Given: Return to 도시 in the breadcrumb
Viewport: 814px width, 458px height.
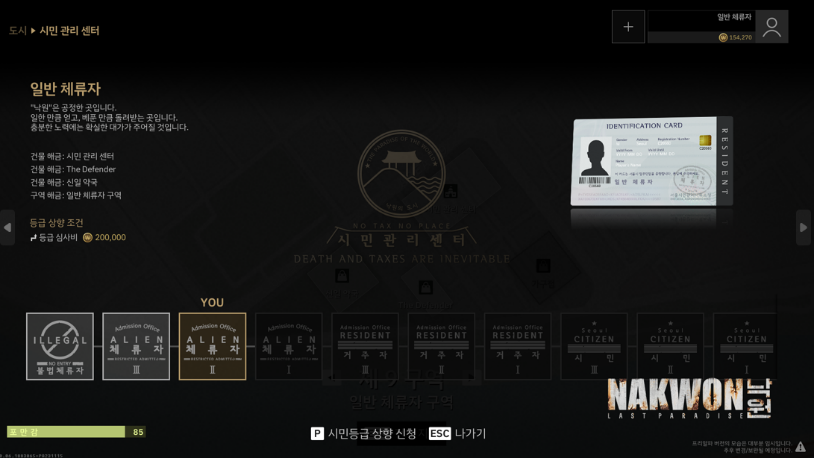Looking at the screenshot, I should click(18, 31).
